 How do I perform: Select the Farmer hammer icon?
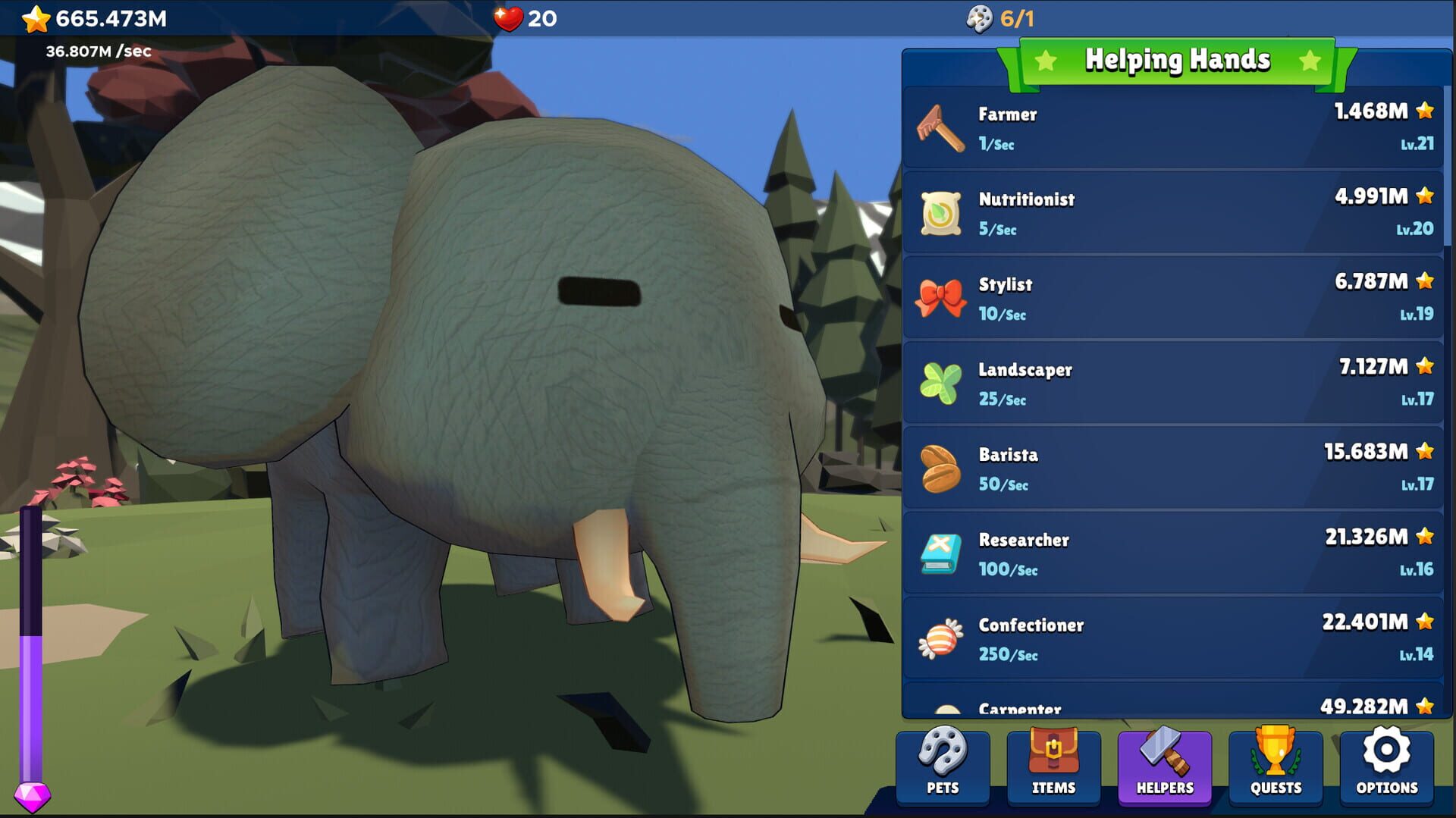(940, 129)
